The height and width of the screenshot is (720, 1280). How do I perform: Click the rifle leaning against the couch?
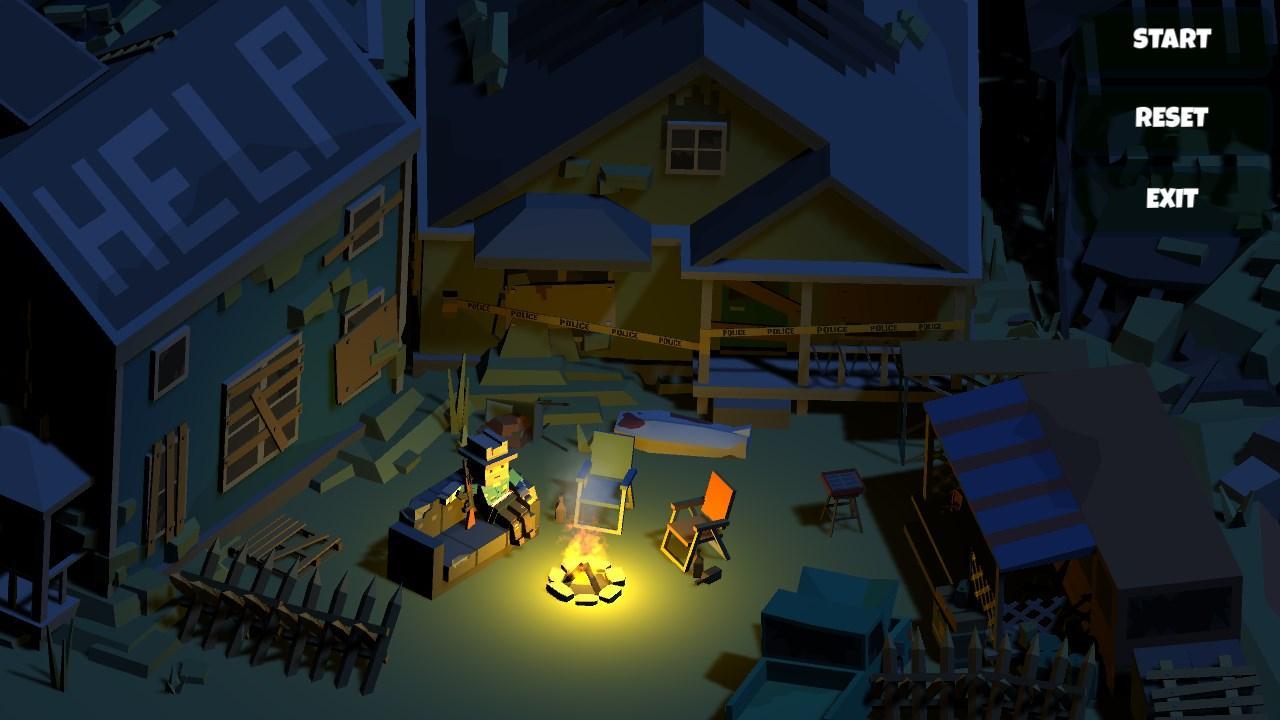pyautogui.click(x=467, y=500)
